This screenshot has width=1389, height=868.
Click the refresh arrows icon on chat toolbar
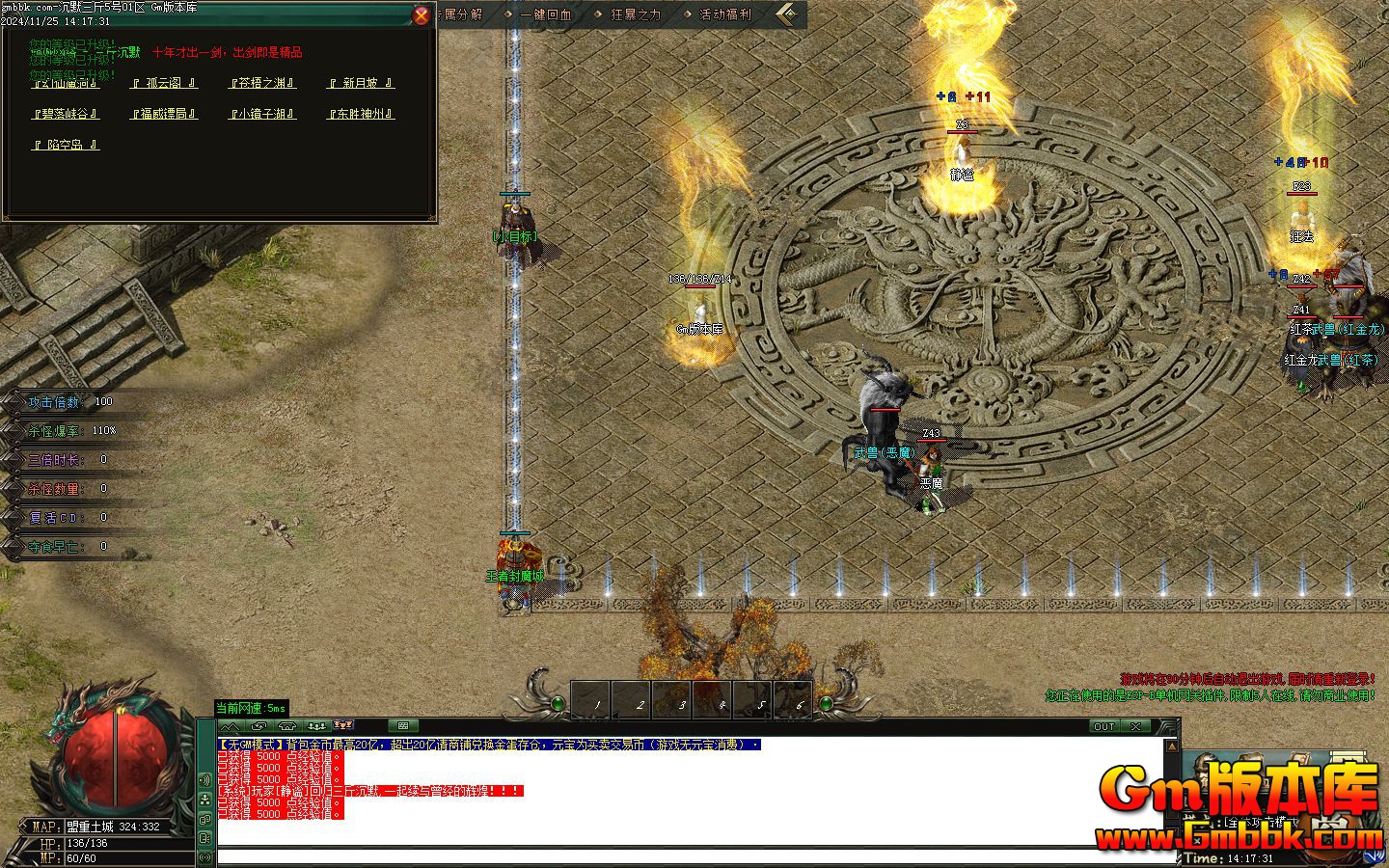point(259,725)
